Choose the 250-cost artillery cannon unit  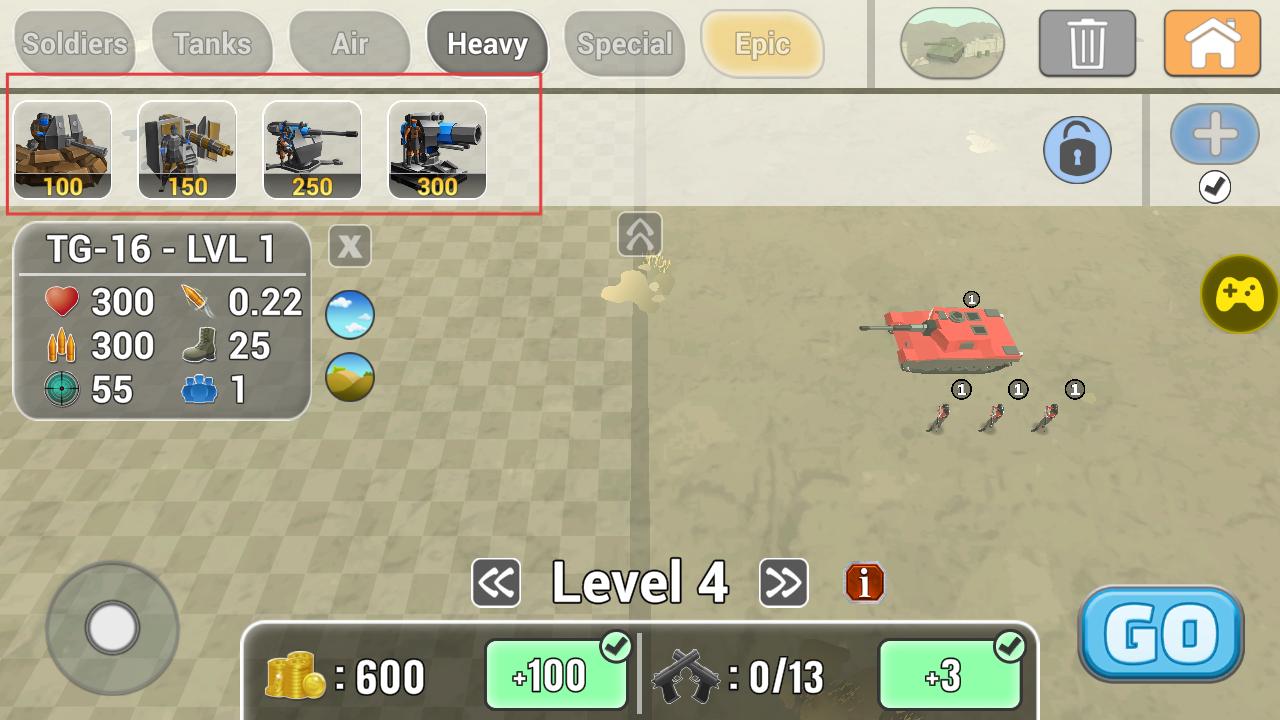[312, 150]
